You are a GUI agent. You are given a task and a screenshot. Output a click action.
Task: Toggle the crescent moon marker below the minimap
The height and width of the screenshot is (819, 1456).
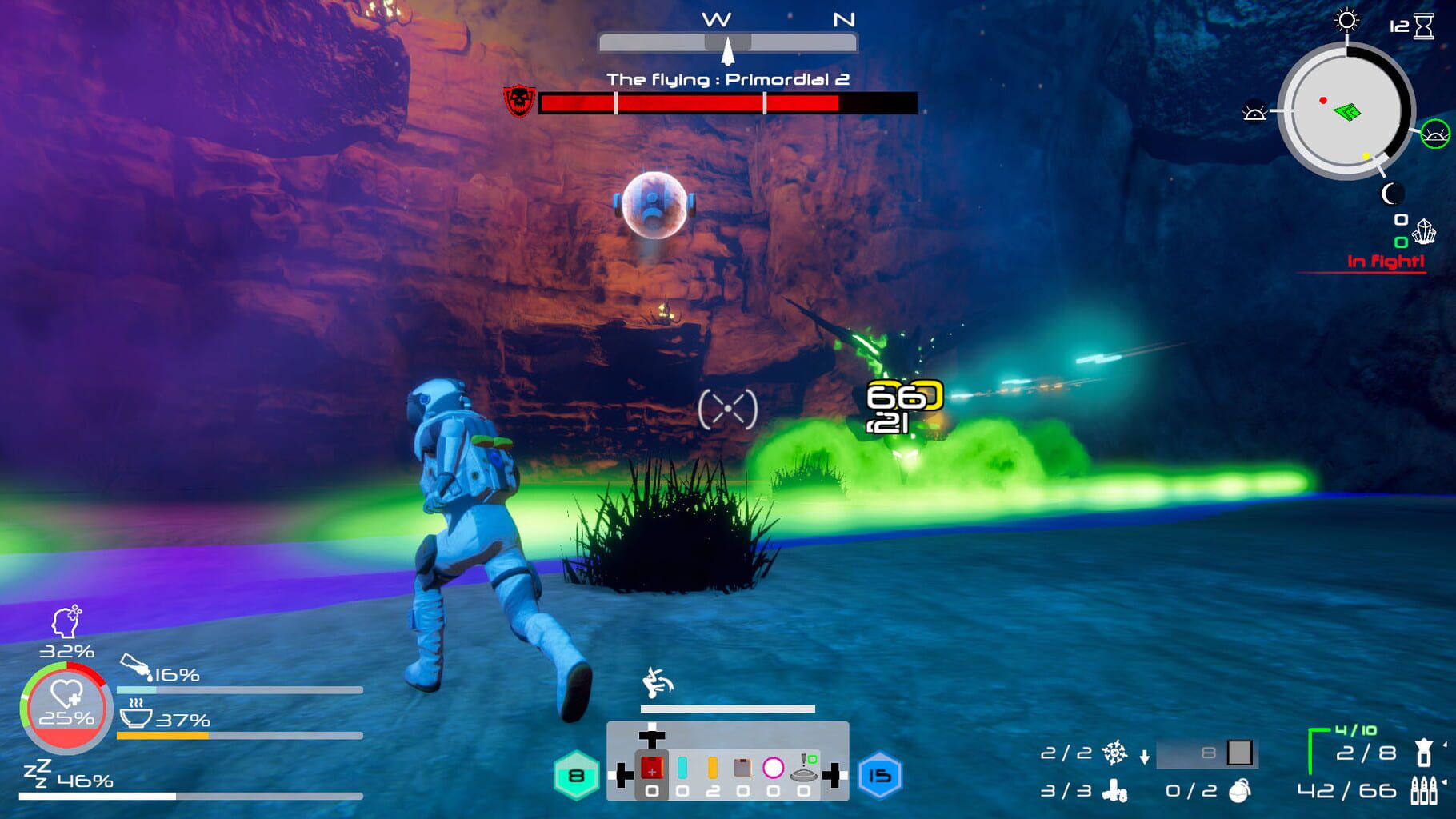[x=1392, y=194]
